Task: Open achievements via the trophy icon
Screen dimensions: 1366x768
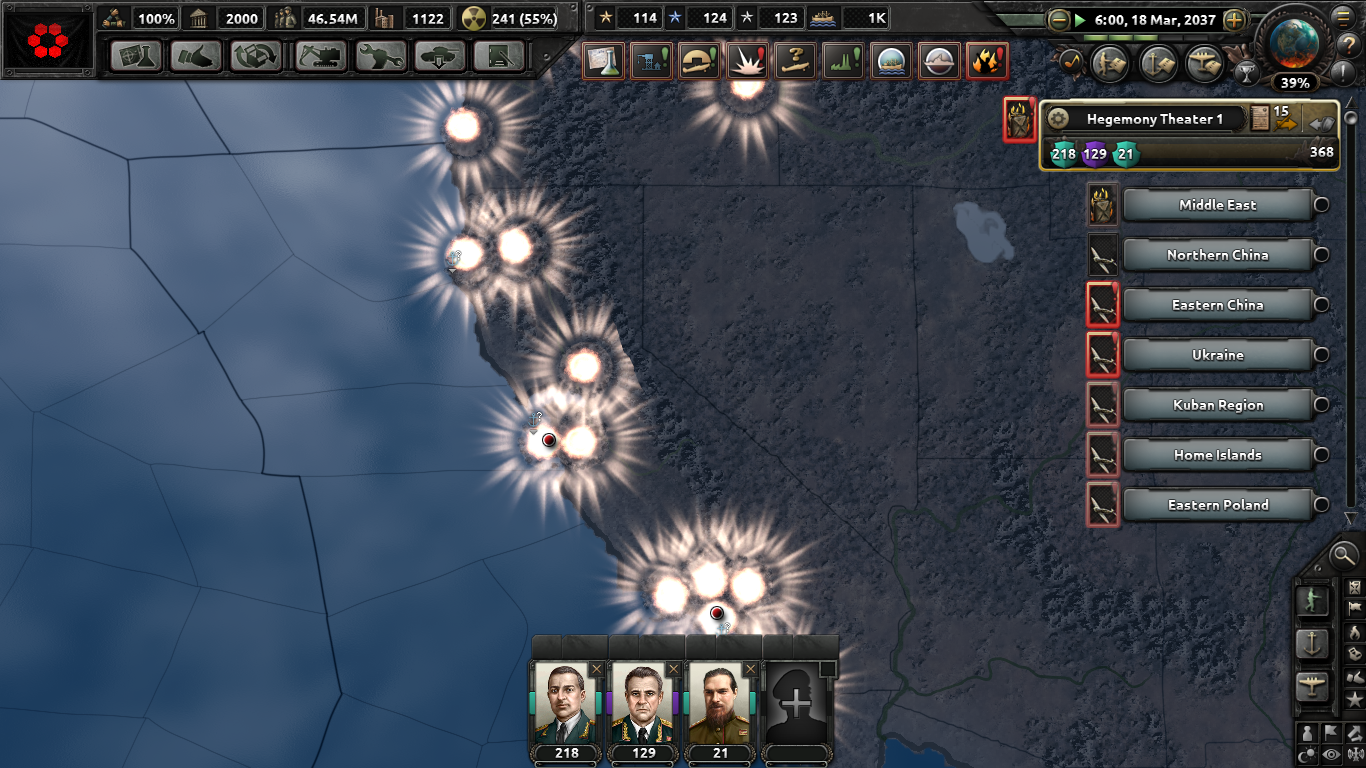Action: pyautogui.click(x=1249, y=71)
